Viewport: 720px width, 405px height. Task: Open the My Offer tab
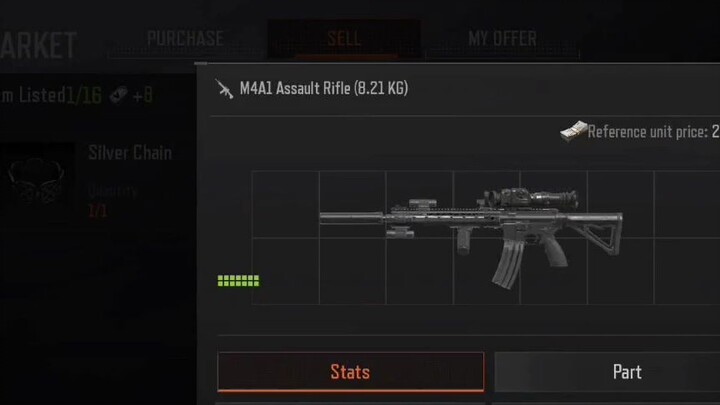tap(502, 39)
